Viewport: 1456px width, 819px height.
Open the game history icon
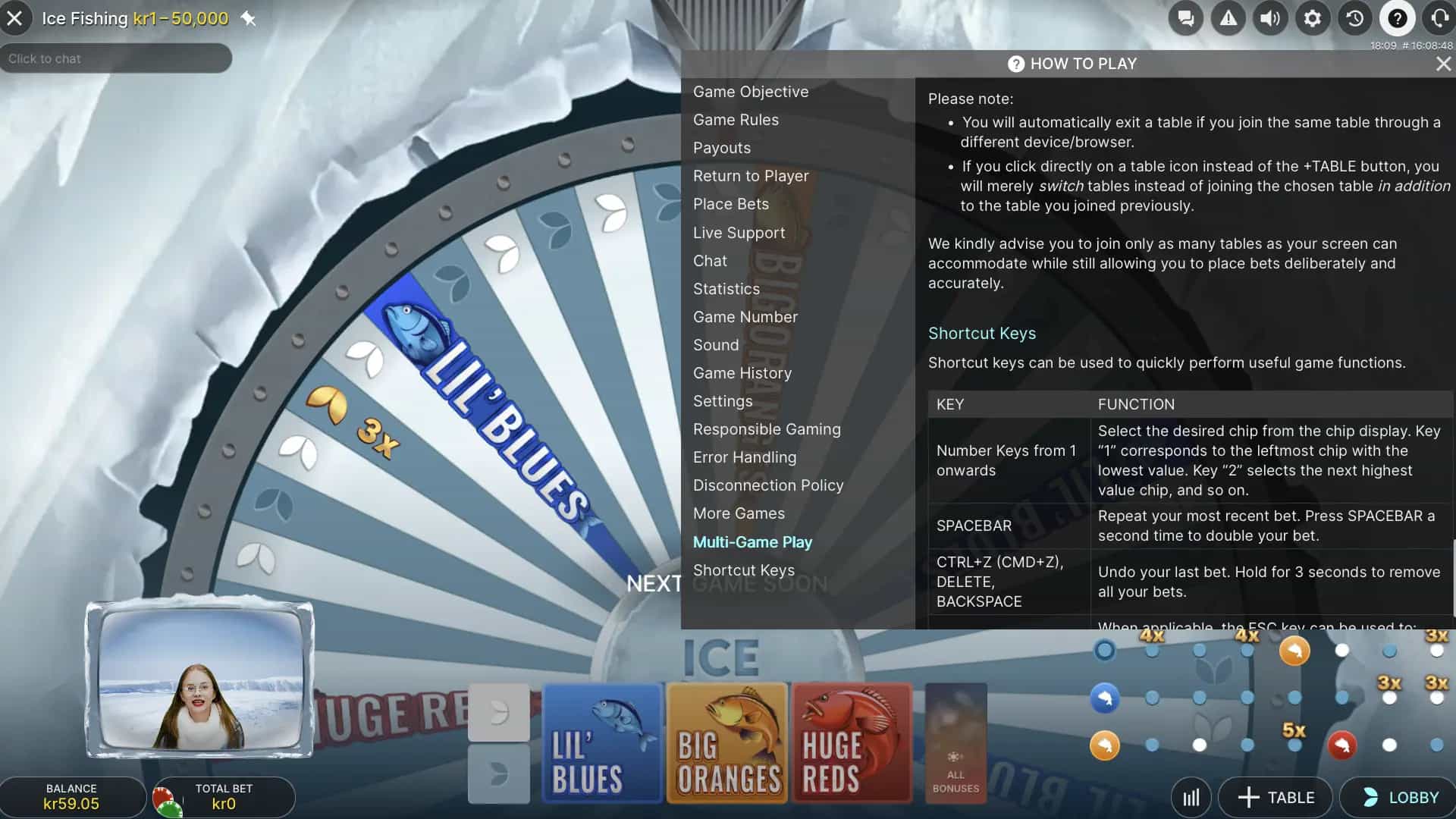1354,18
